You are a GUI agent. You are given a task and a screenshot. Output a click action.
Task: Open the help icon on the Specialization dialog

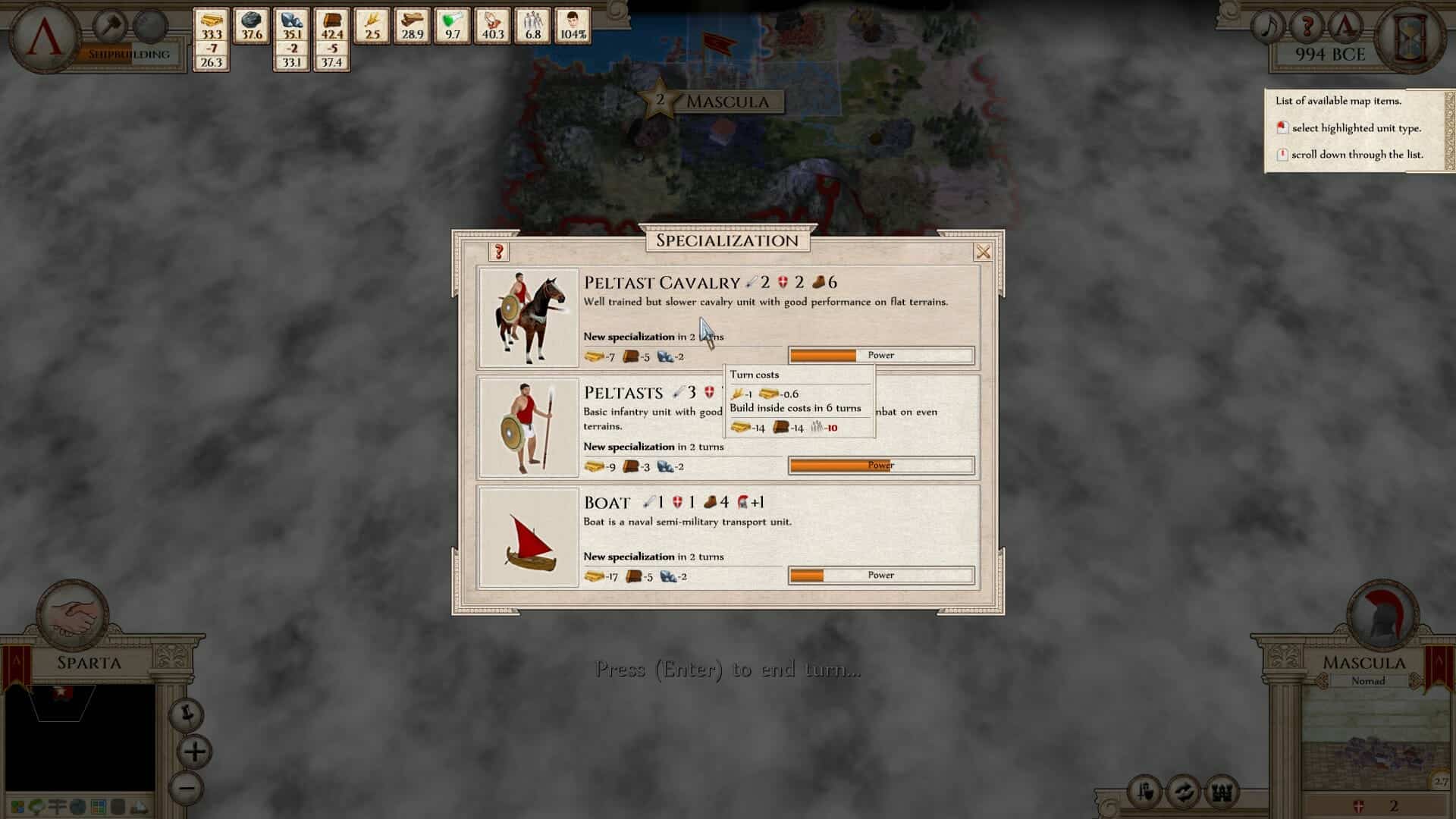coord(500,251)
